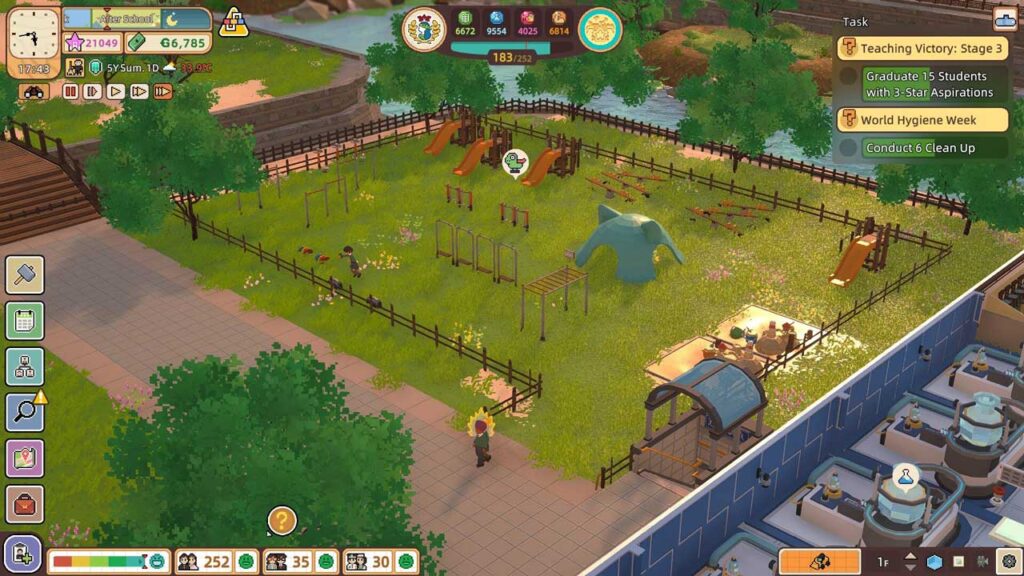Click the orange question mark help bubble
This screenshot has height=576, width=1024.
(x=282, y=520)
